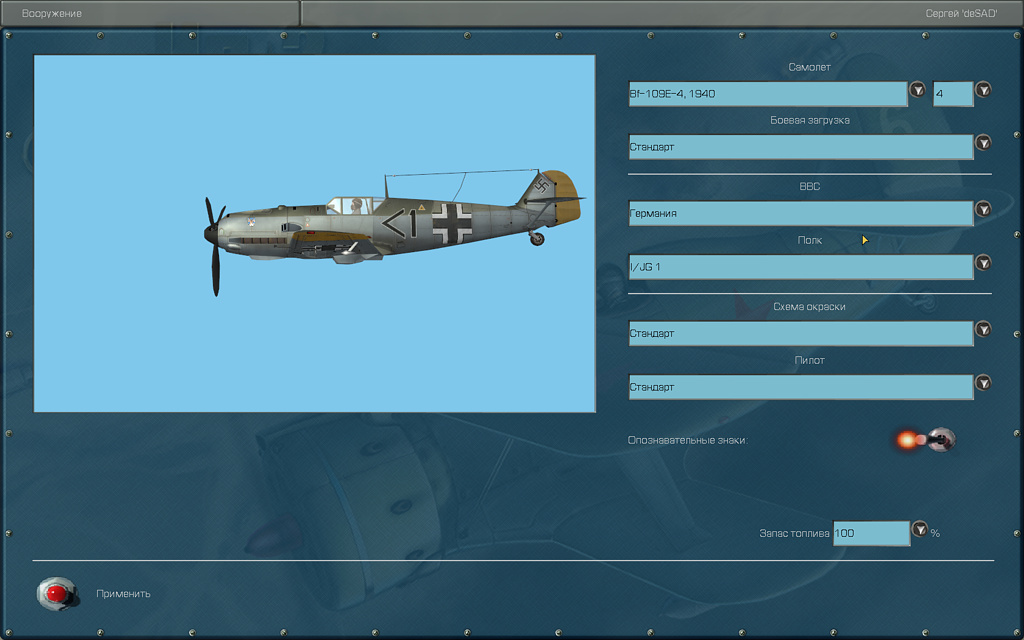Viewport: 1024px width, 640px height.
Task: Open the Схема окраски paint scheme dropdown
Action: tap(983, 329)
